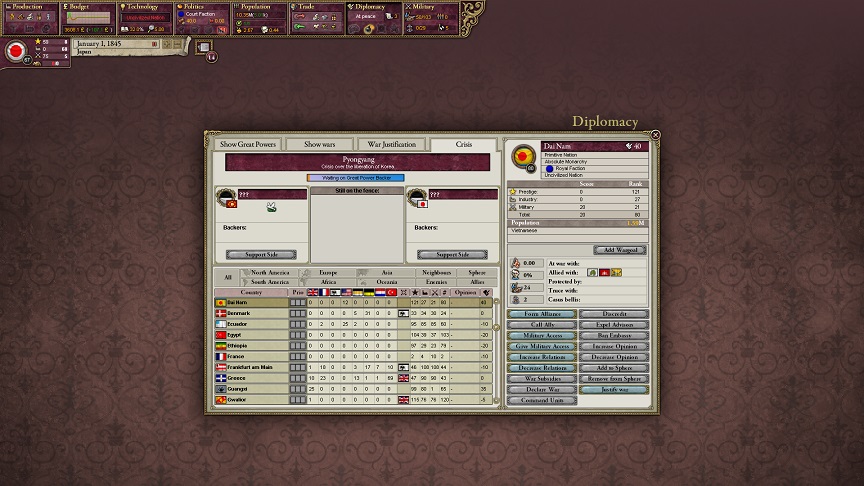Sort the list by Opinion column
Image resolution: width=864 pixels, height=486 pixels.
465,292
